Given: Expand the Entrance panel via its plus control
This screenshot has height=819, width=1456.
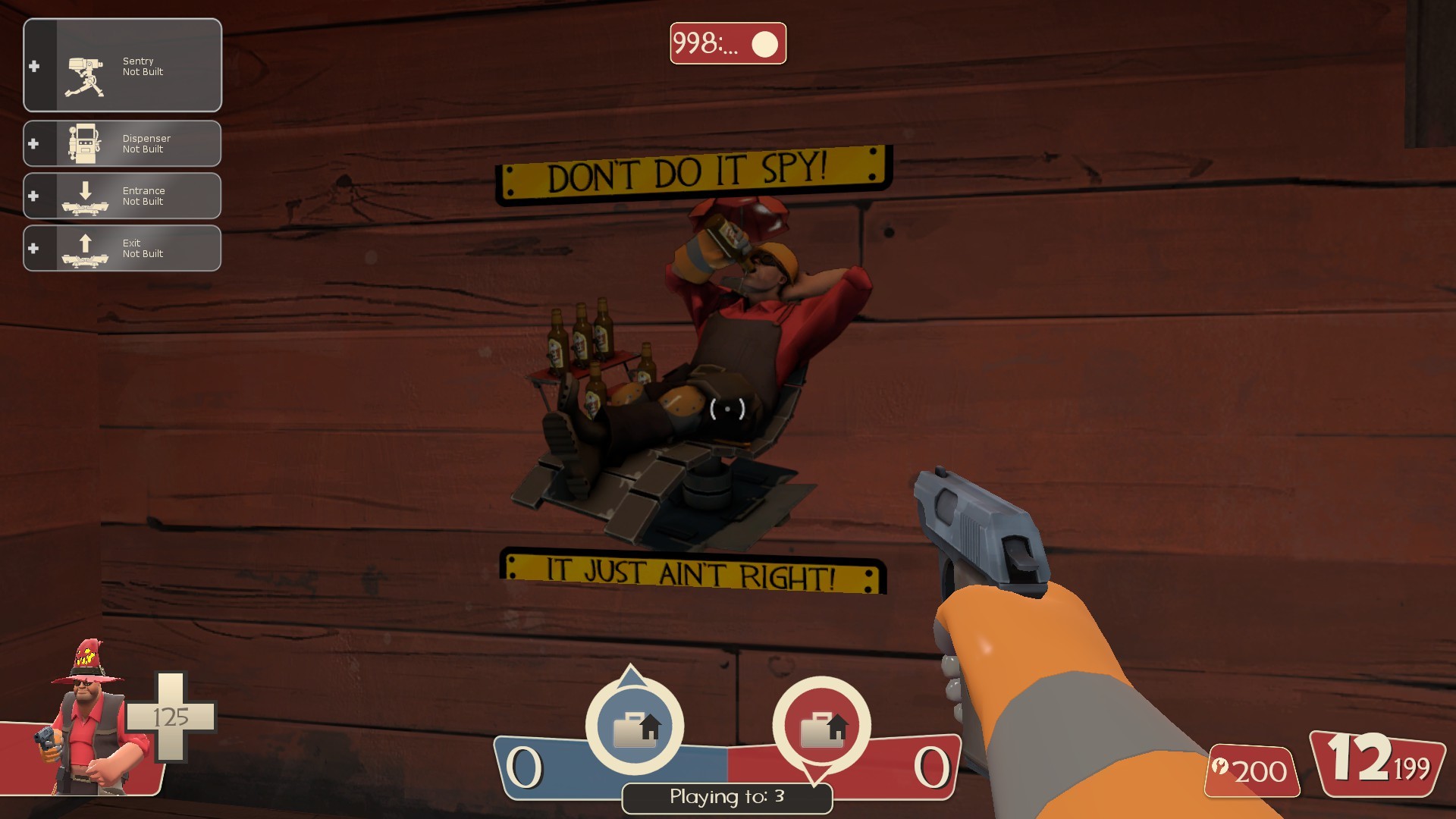Looking at the screenshot, I should point(33,196).
